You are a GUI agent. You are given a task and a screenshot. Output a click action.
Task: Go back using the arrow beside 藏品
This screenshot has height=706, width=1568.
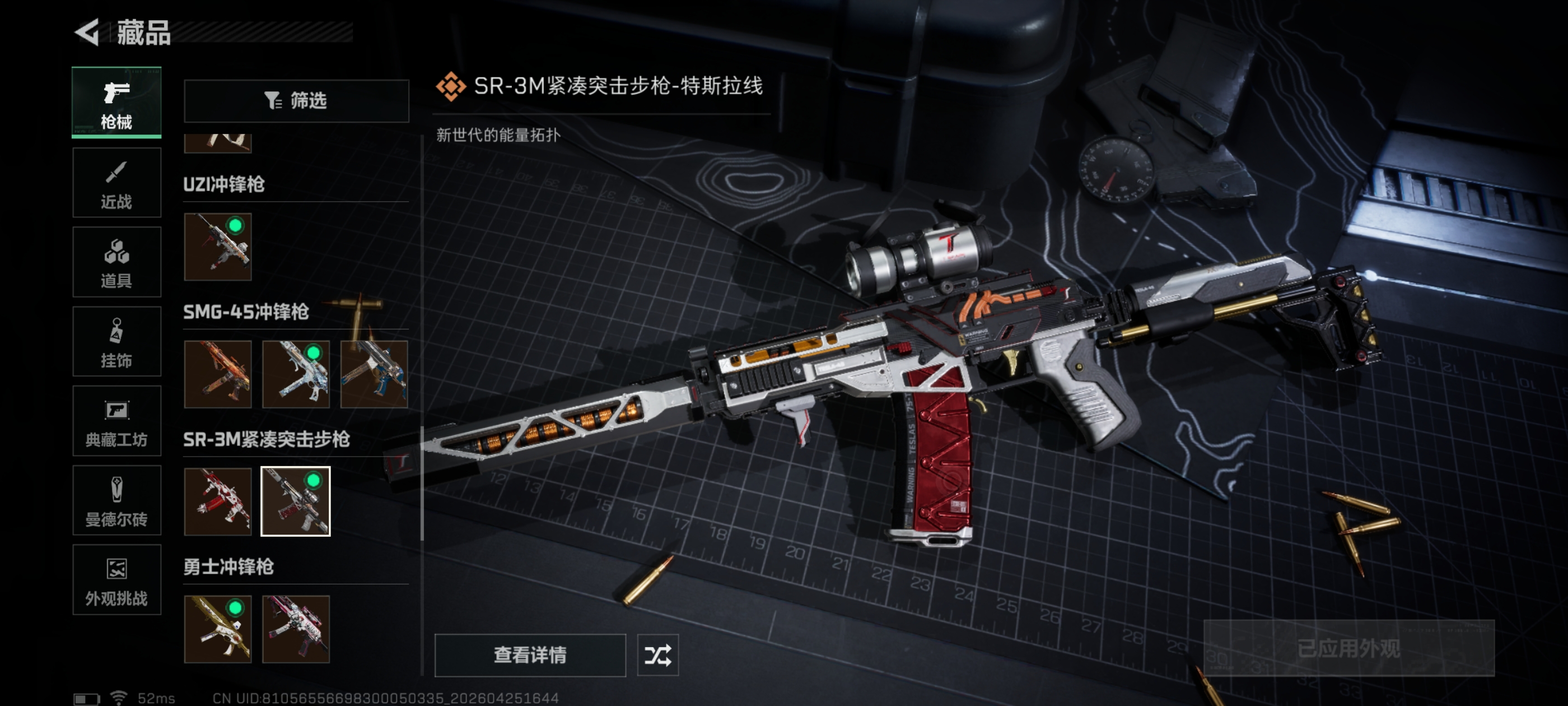coord(87,32)
